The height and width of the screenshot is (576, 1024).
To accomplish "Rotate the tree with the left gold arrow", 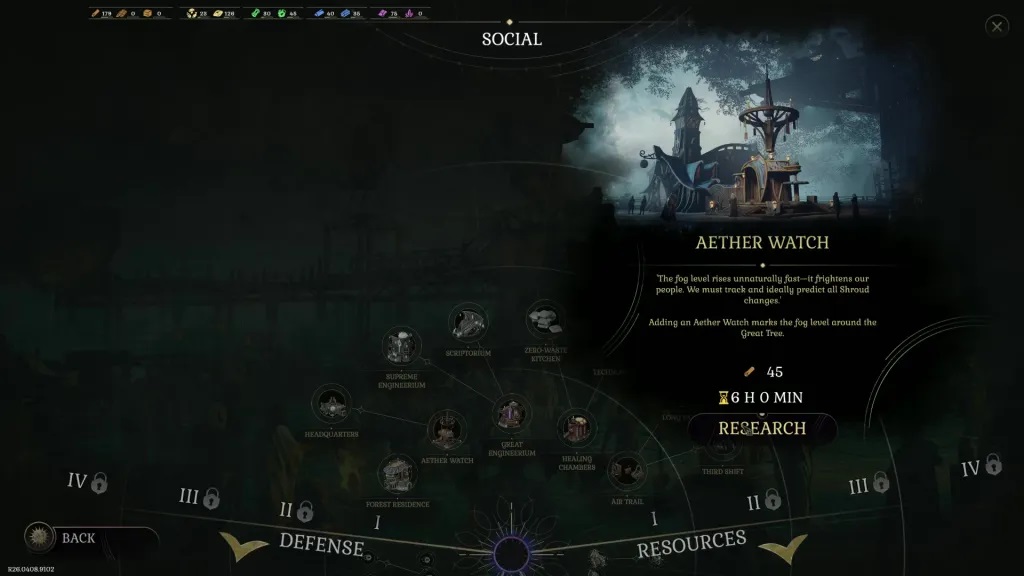I will click(x=243, y=547).
